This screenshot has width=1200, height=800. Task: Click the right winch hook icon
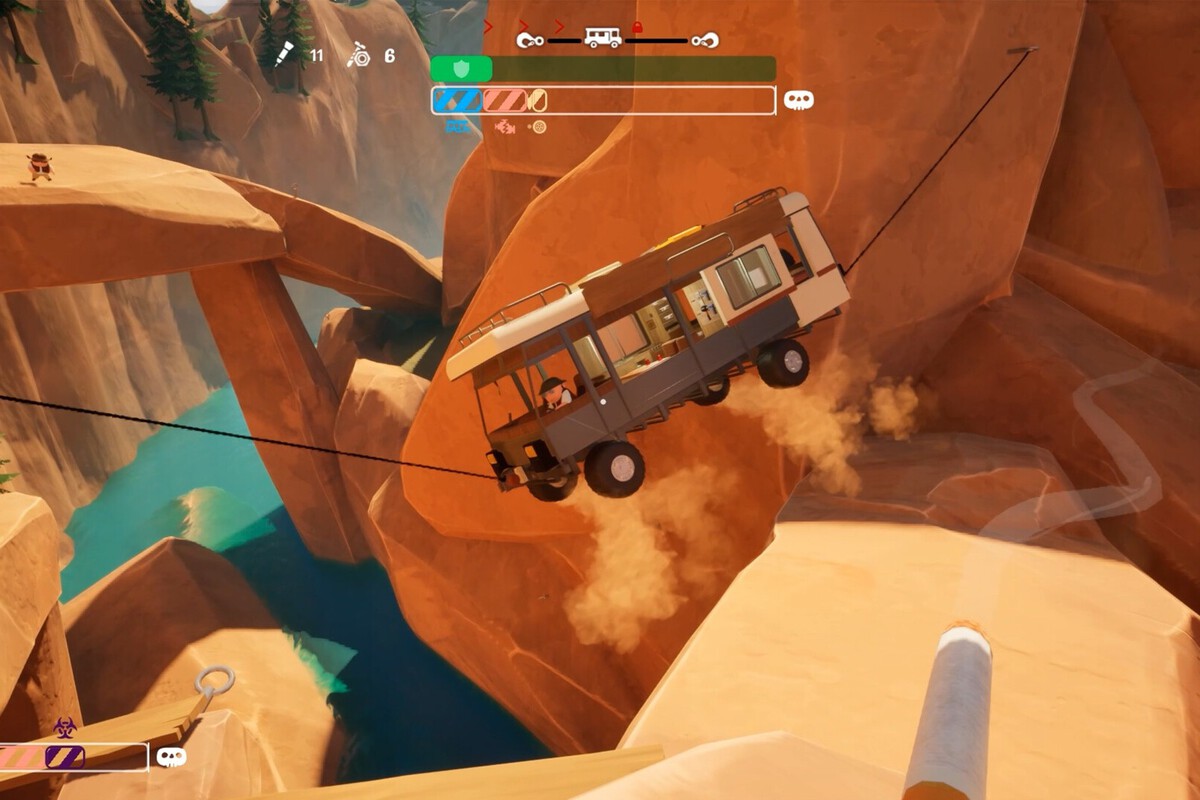[705, 40]
